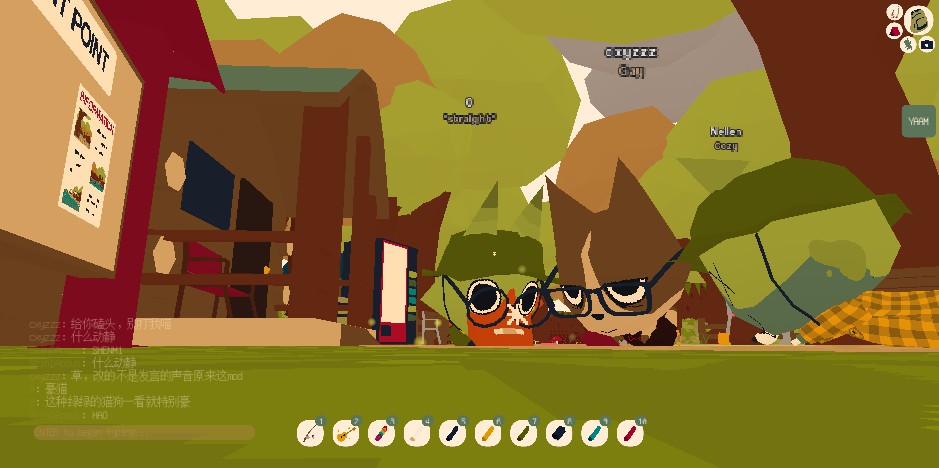
Task: Select the white chalk in slot 4
Action: coord(415,434)
